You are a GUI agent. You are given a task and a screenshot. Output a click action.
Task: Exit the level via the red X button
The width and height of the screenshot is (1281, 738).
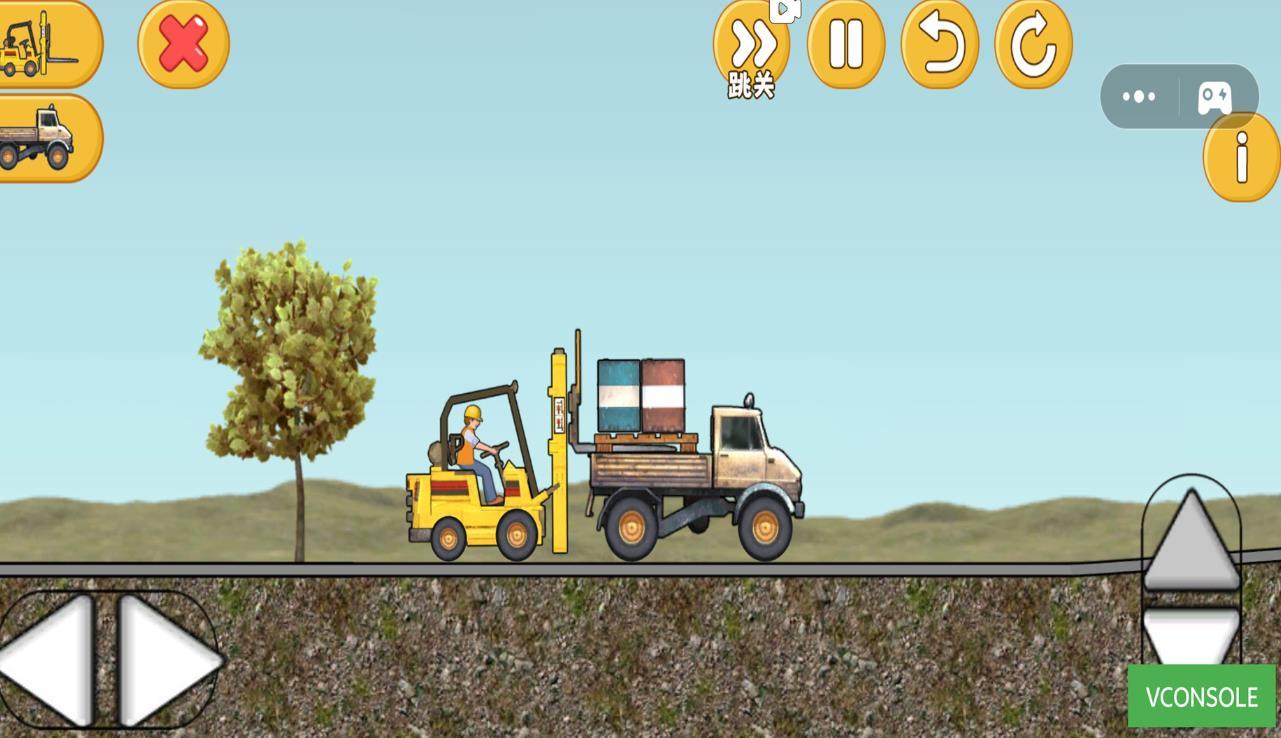click(x=182, y=44)
